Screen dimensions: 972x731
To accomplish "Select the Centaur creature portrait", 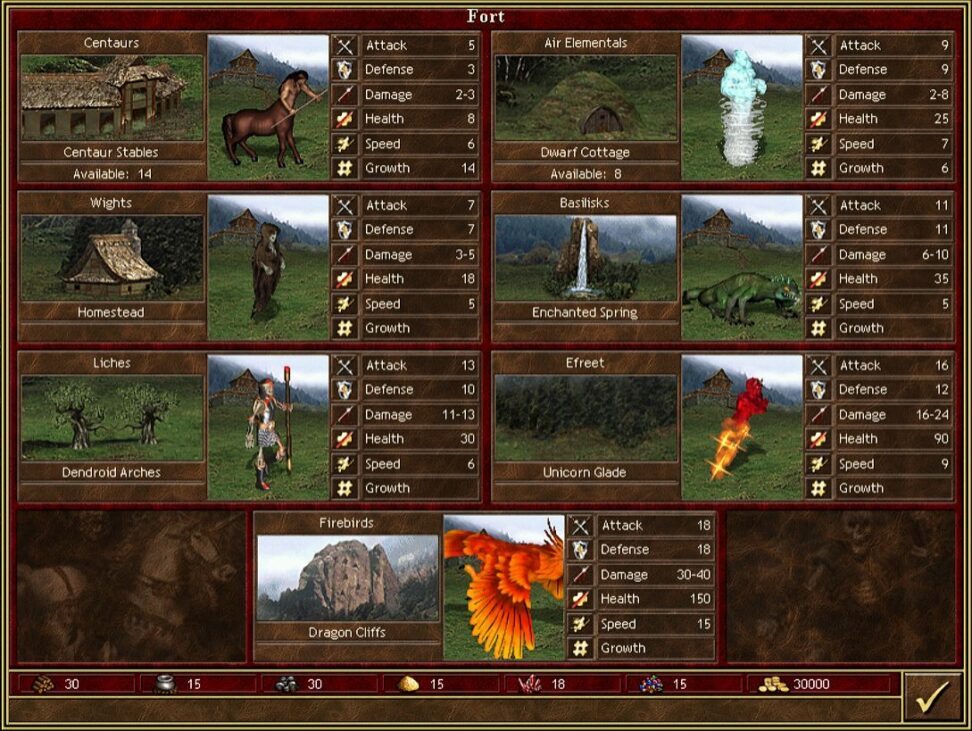I will (268, 108).
